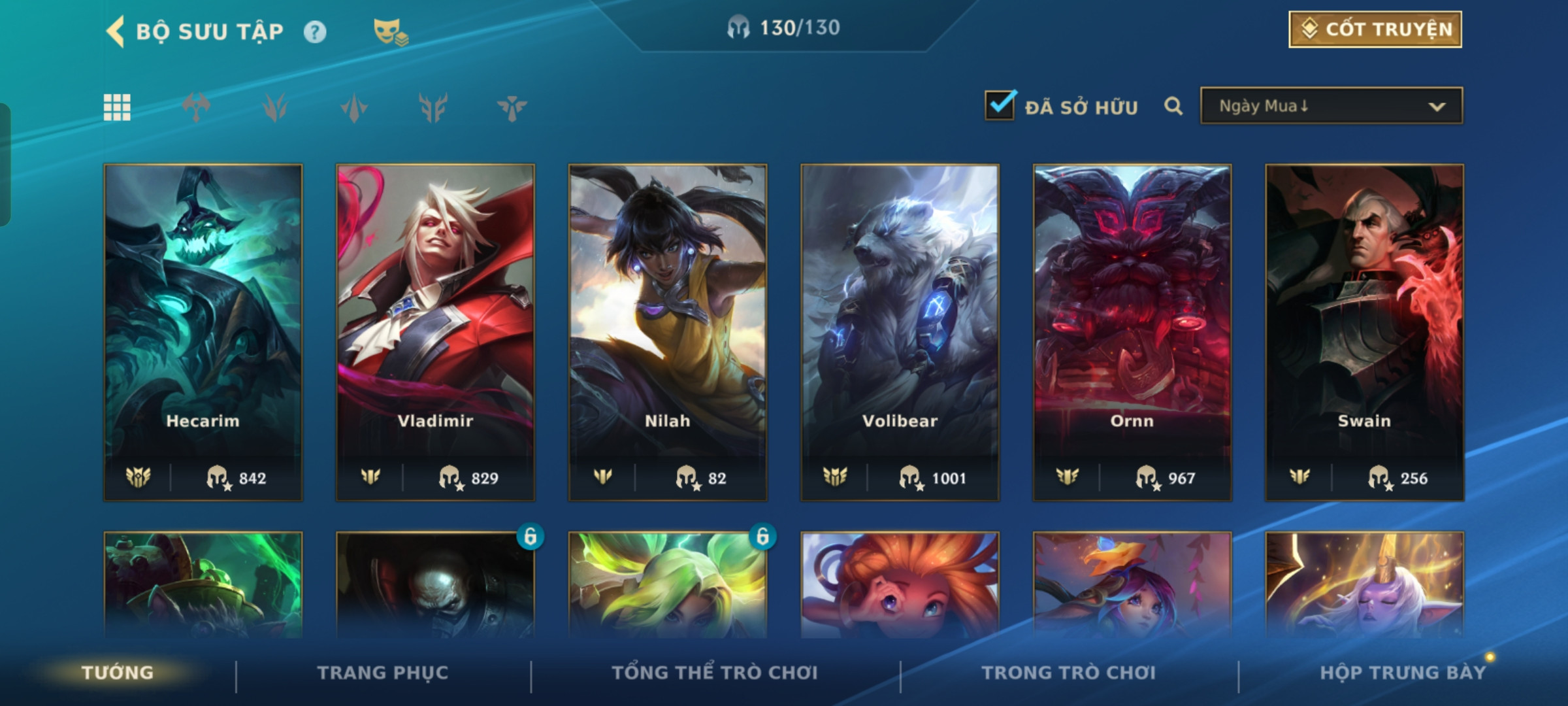Open the champion search magnifier
Screen dimensions: 1568x706
coord(1173,106)
